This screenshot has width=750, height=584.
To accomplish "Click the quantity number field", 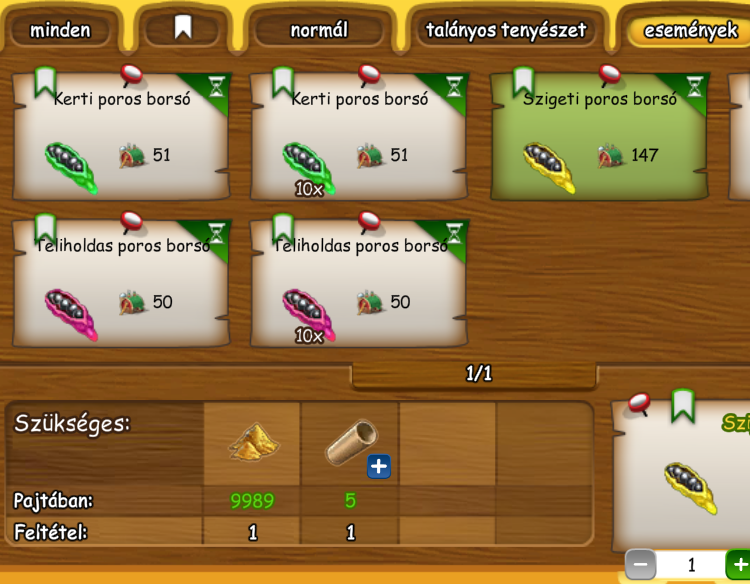I will click(690, 565).
